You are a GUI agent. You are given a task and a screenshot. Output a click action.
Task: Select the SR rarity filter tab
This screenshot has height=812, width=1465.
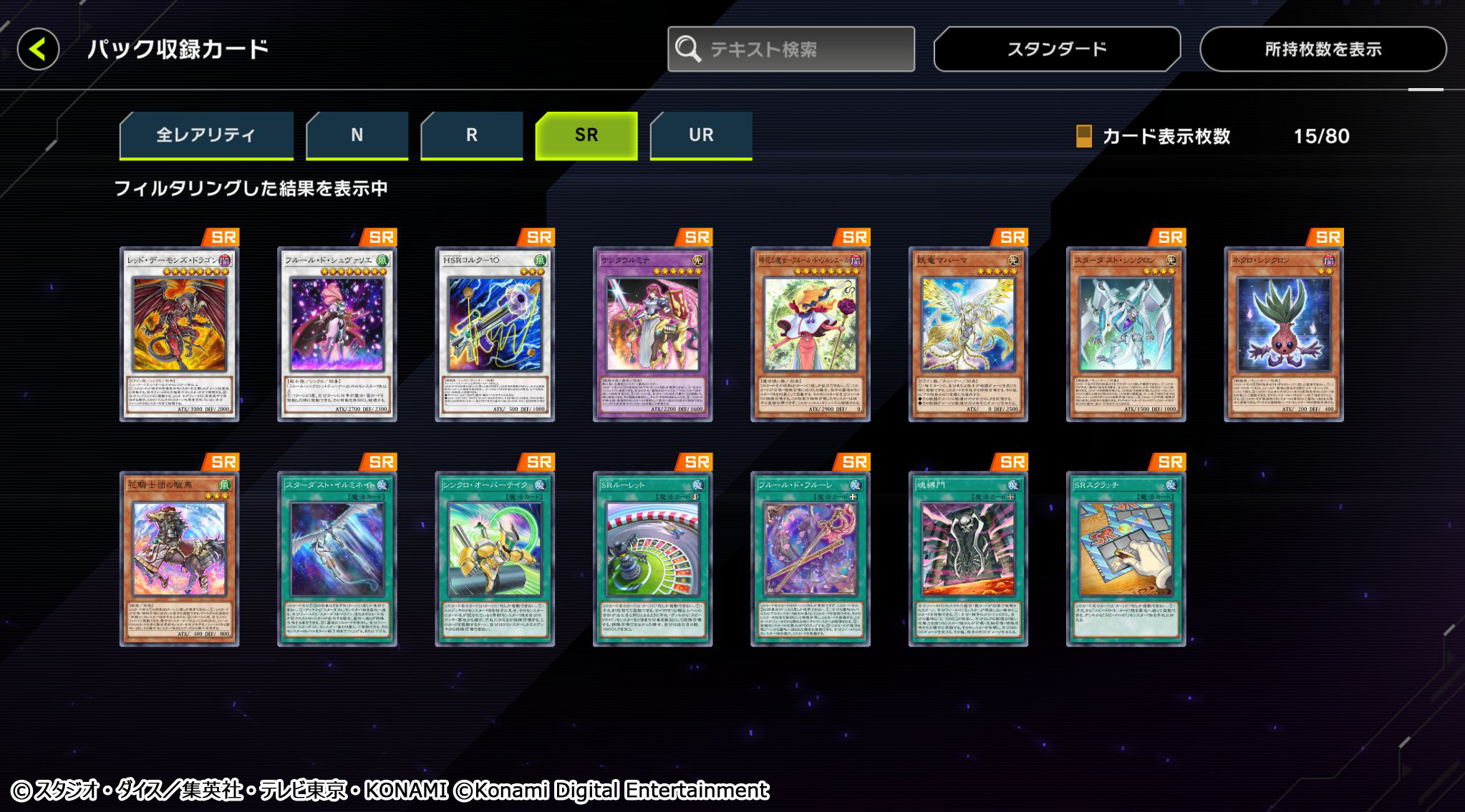[586, 135]
